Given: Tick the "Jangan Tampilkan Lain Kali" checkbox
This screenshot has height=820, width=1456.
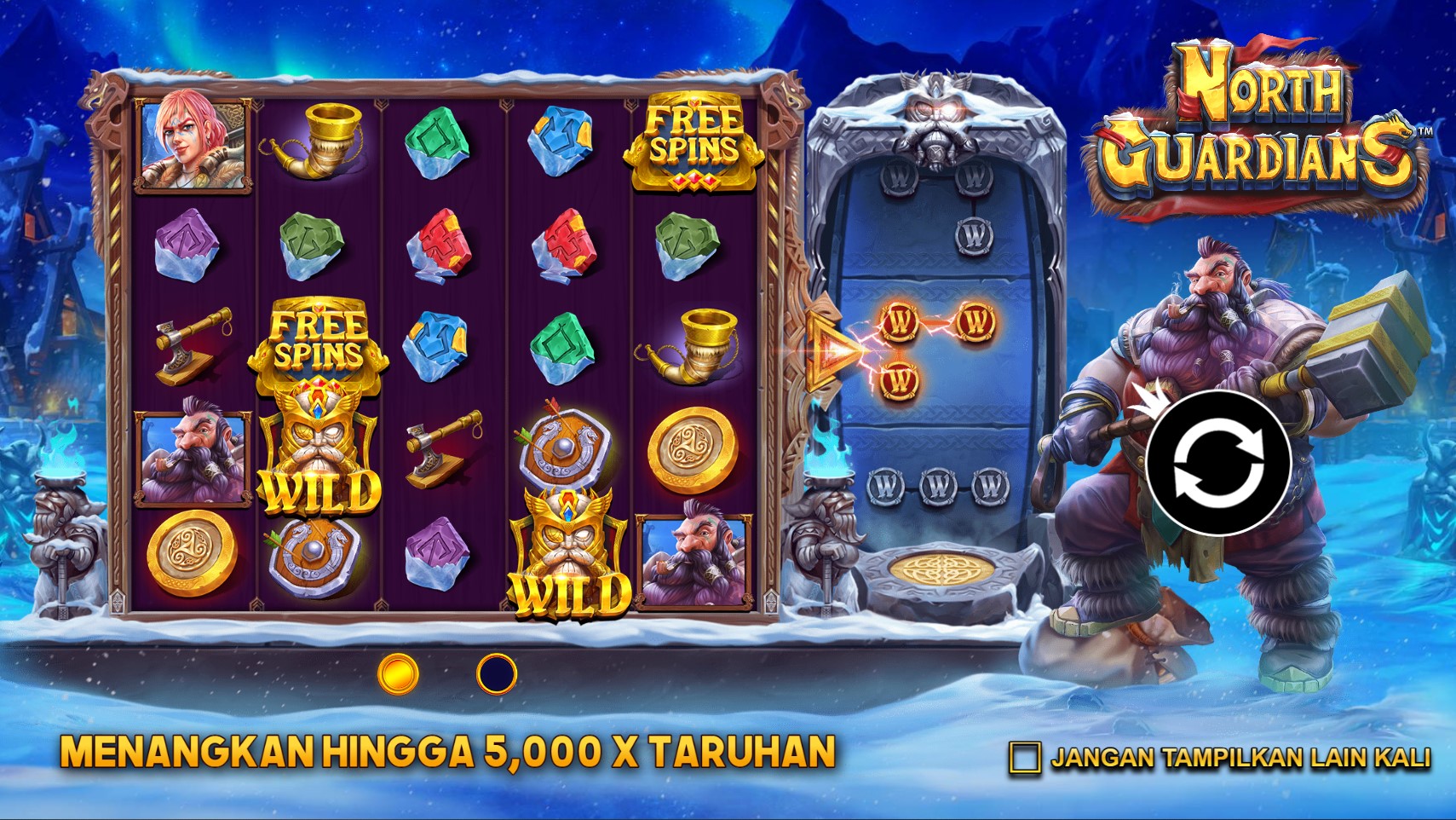Looking at the screenshot, I should [1024, 758].
